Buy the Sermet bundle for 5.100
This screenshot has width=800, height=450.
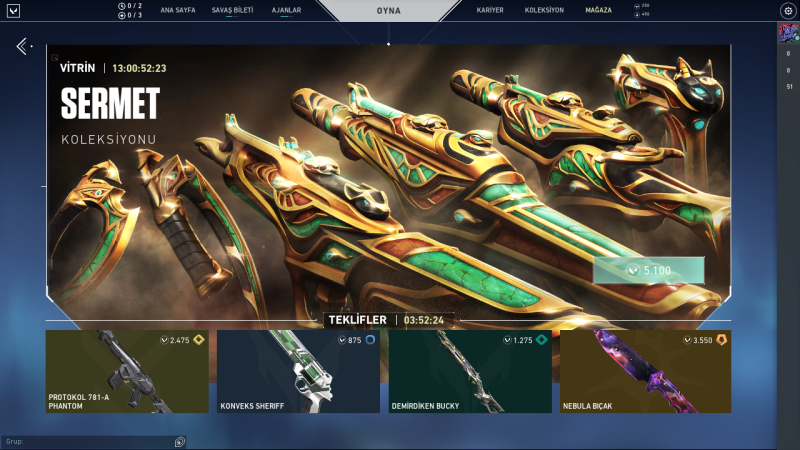coord(648,270)
